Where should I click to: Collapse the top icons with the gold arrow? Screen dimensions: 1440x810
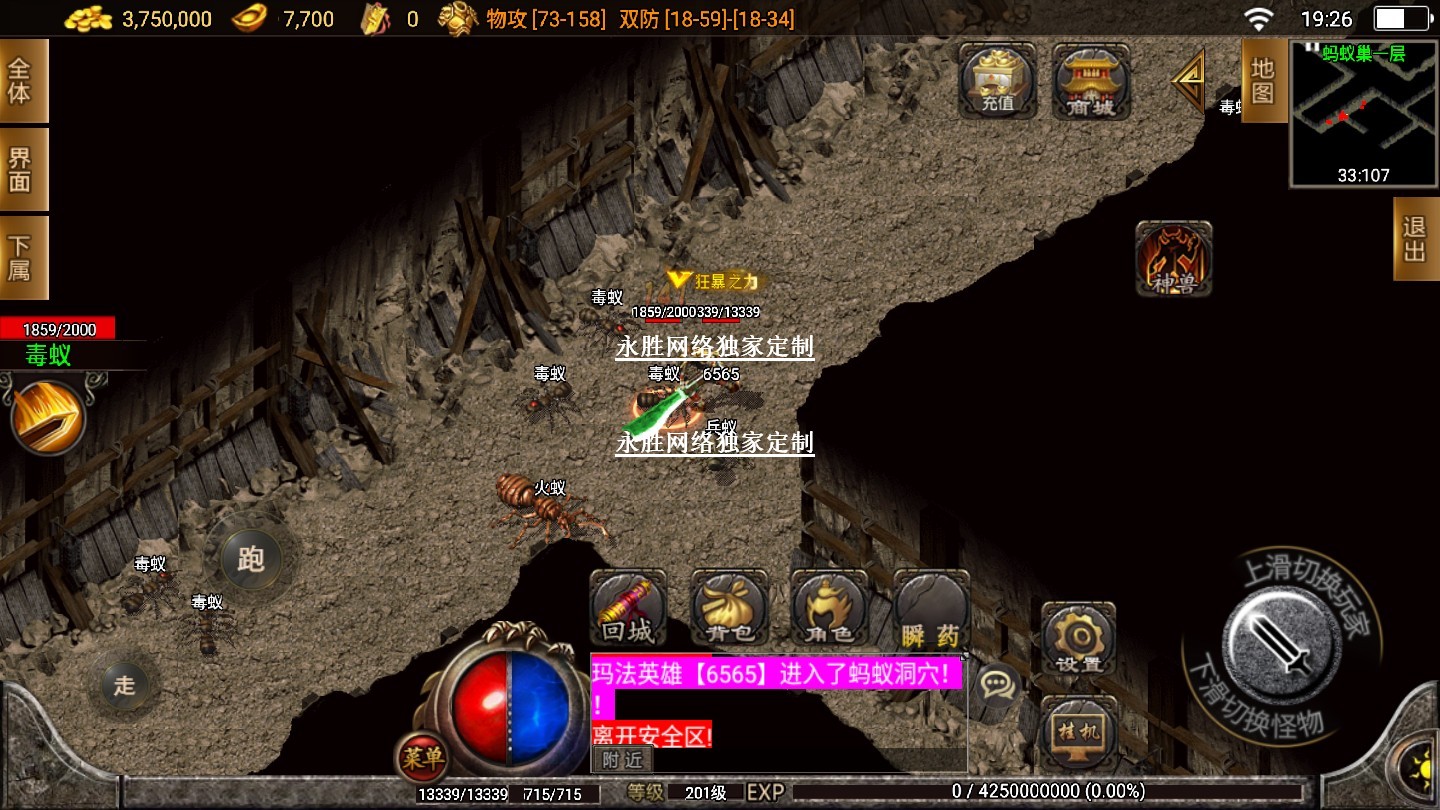tap(1189, 80)
